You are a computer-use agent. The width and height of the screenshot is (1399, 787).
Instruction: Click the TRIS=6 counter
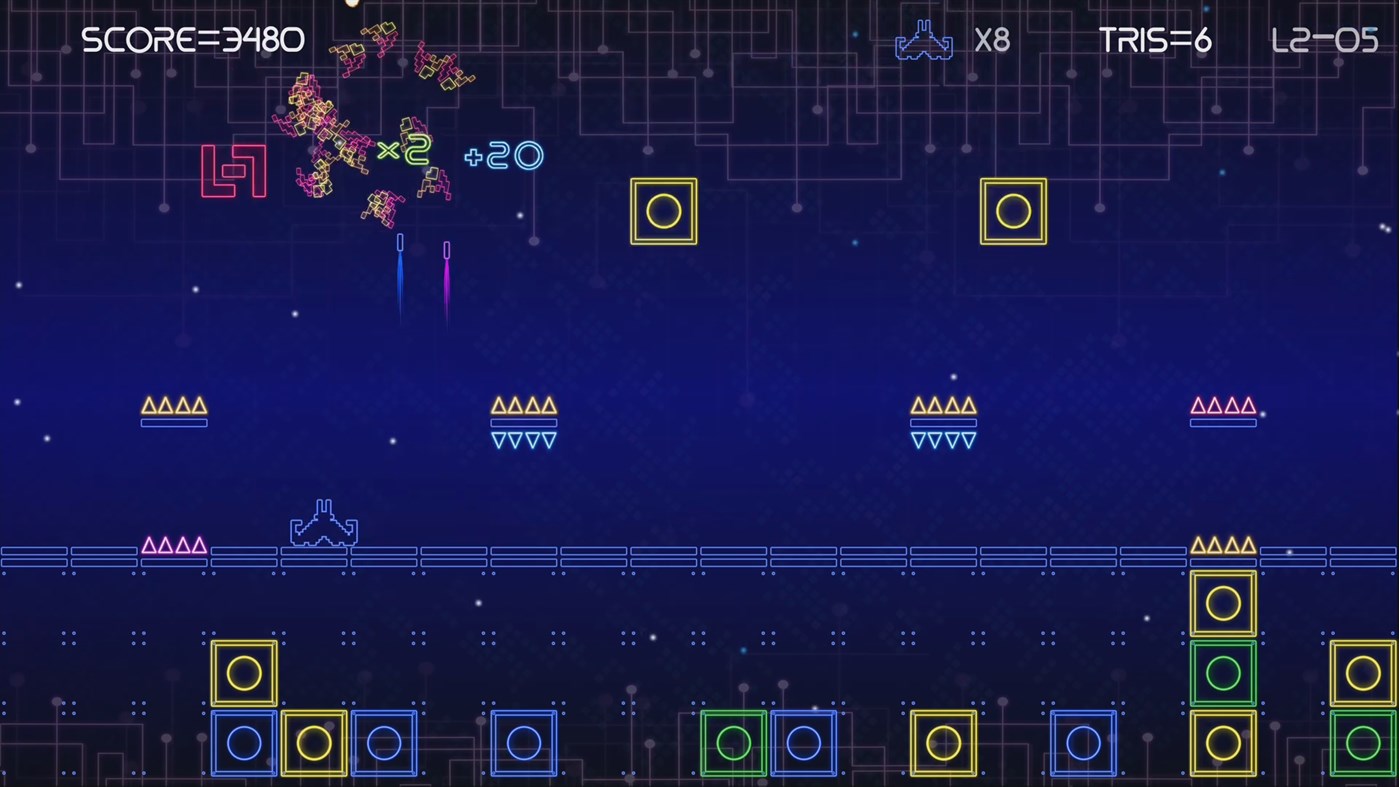[x=1155, y=40]
